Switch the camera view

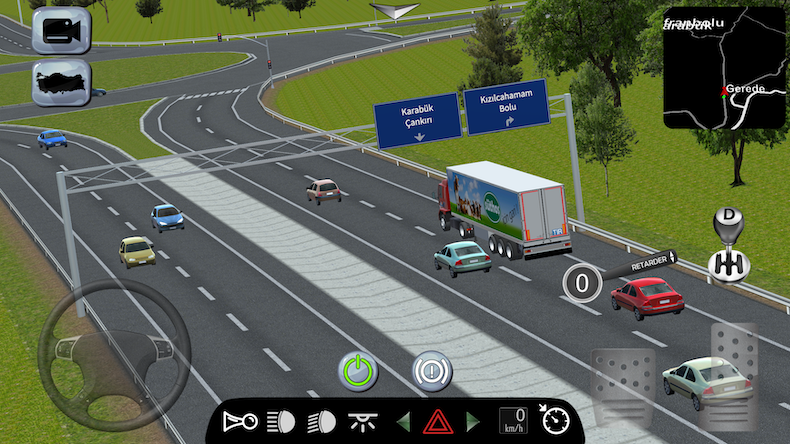pos(62,30)
